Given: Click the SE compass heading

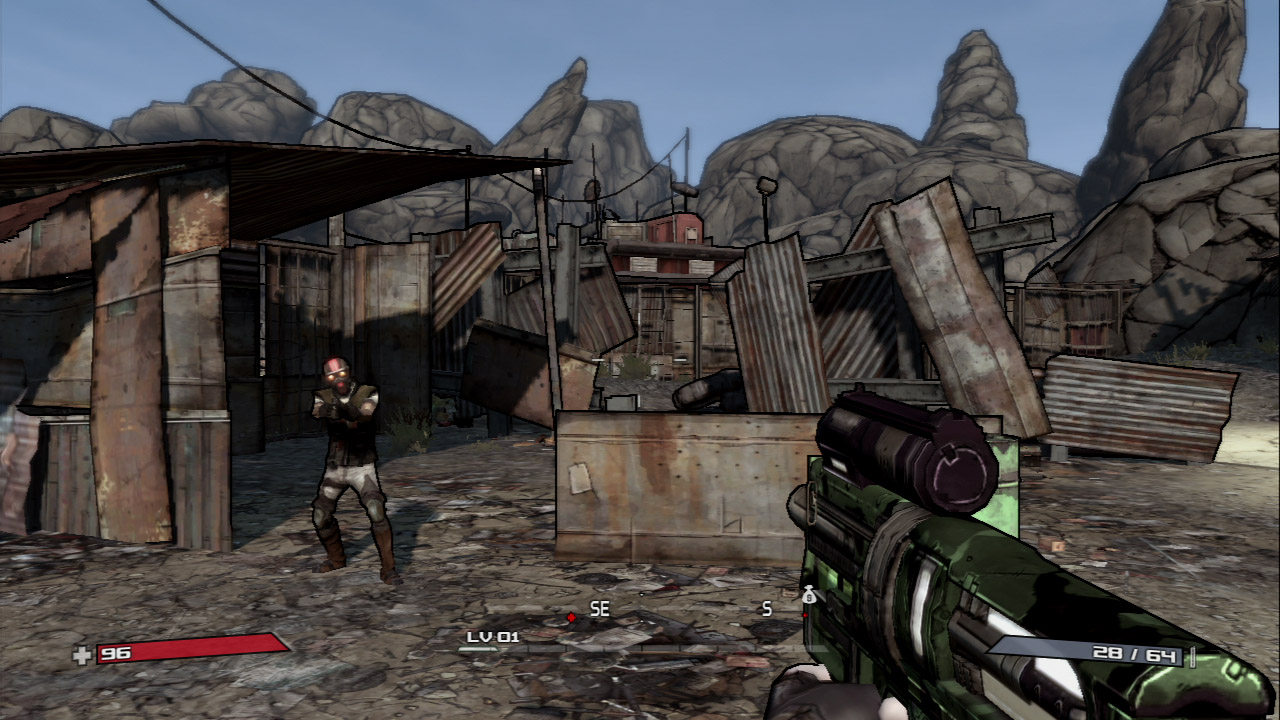Looking at the screenshot, I should [600, 608].
